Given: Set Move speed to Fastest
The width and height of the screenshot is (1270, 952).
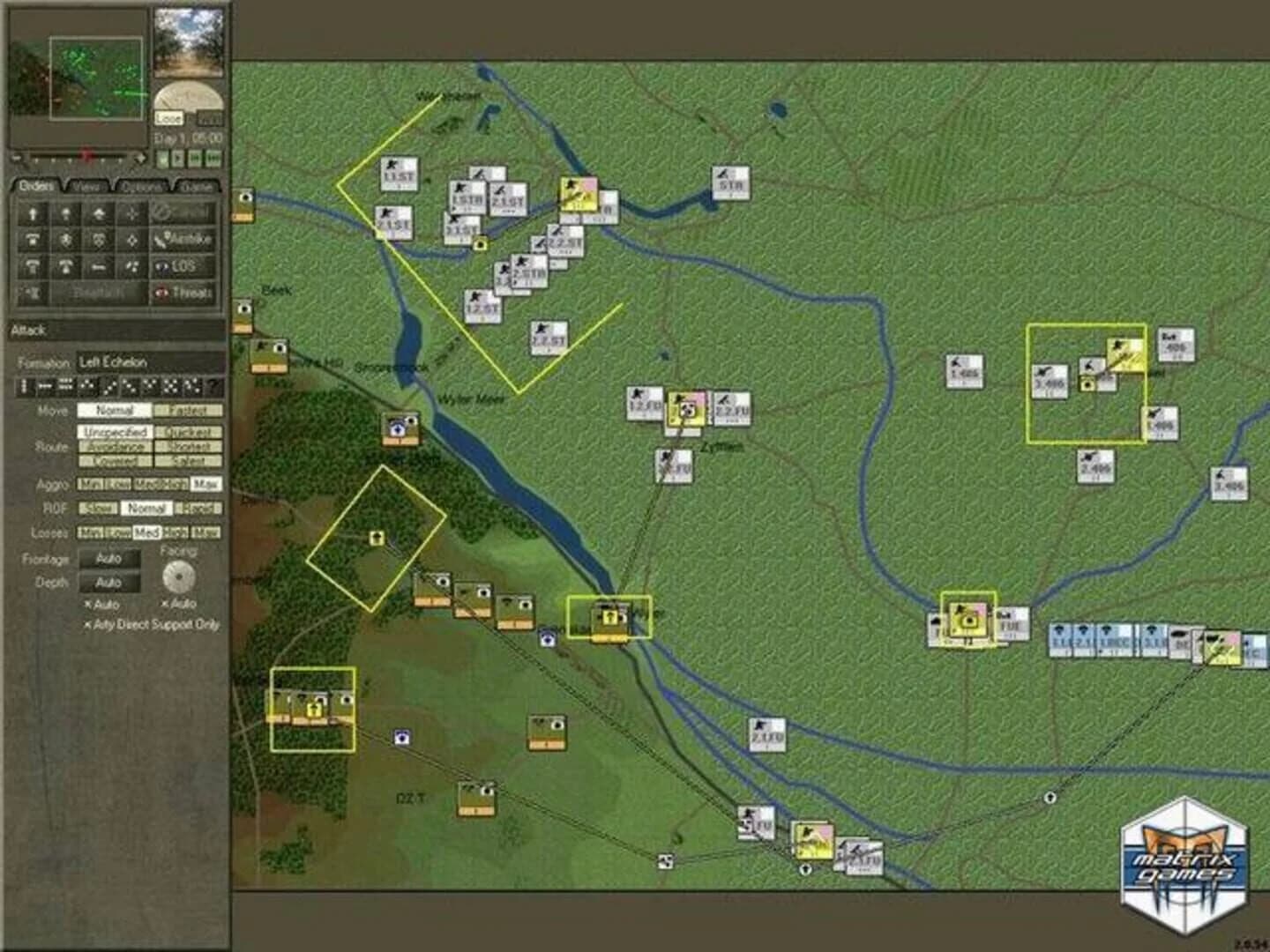Looking at the screenshot, I should (188, 409).
